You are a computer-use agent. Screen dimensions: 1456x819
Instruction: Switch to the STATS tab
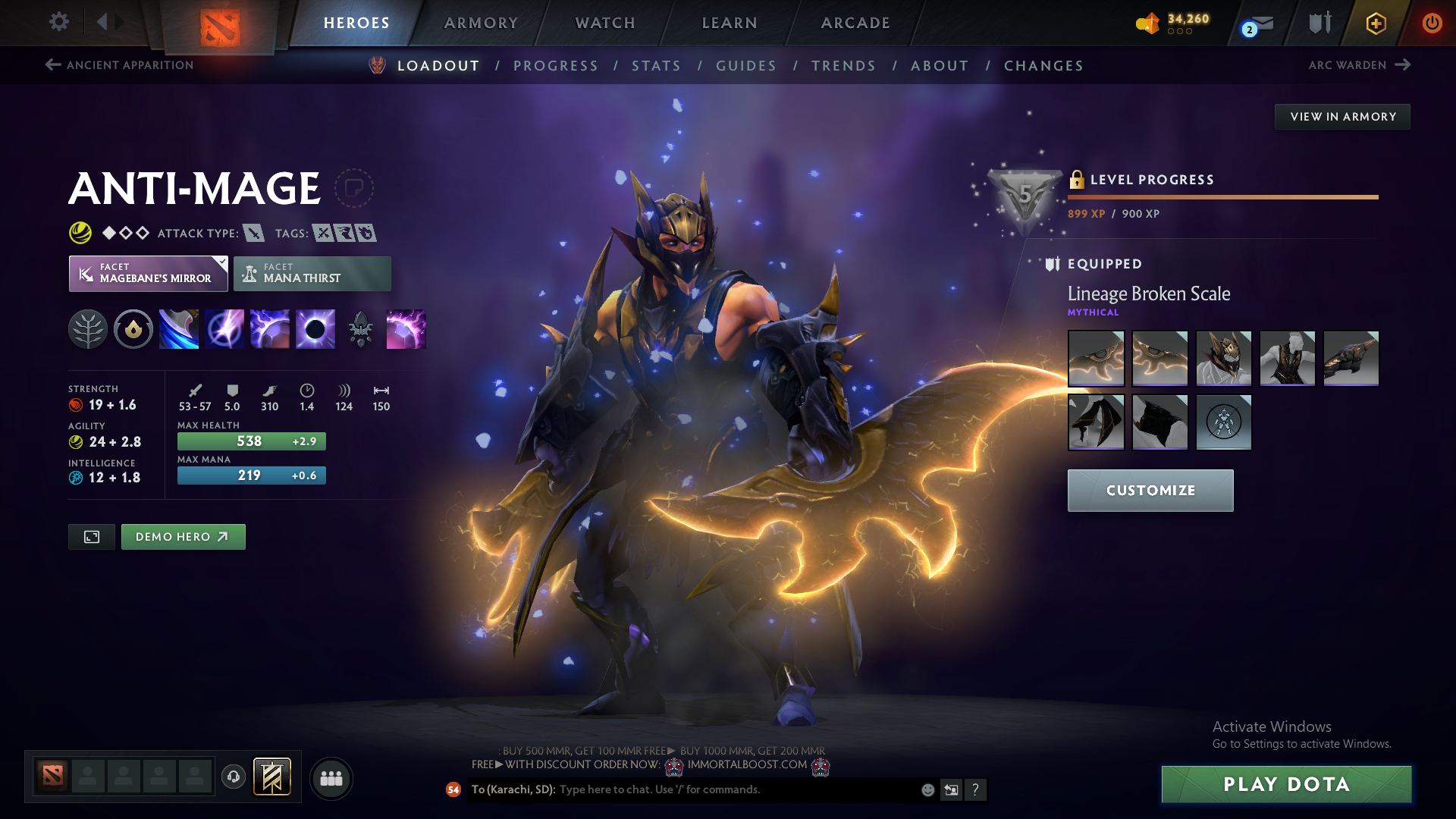click(x=656, y=66)
